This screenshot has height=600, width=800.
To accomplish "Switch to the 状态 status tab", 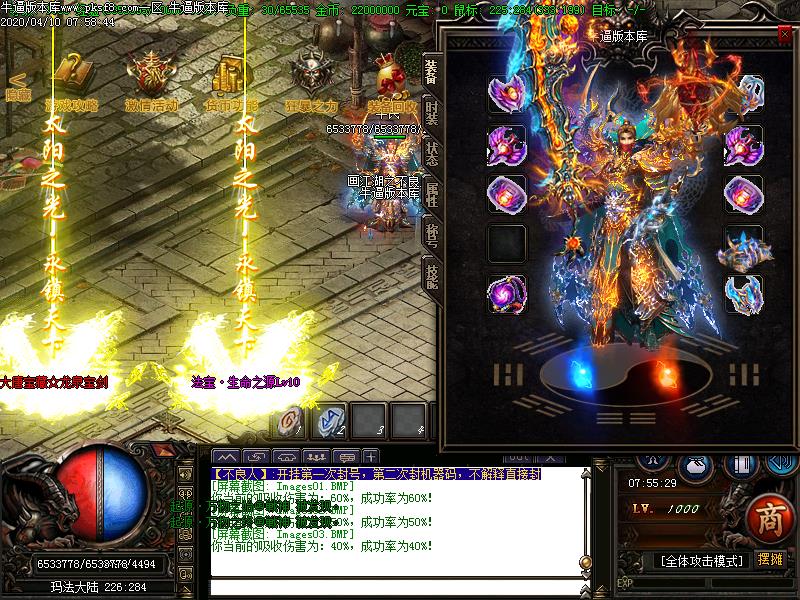I will 431,153.
